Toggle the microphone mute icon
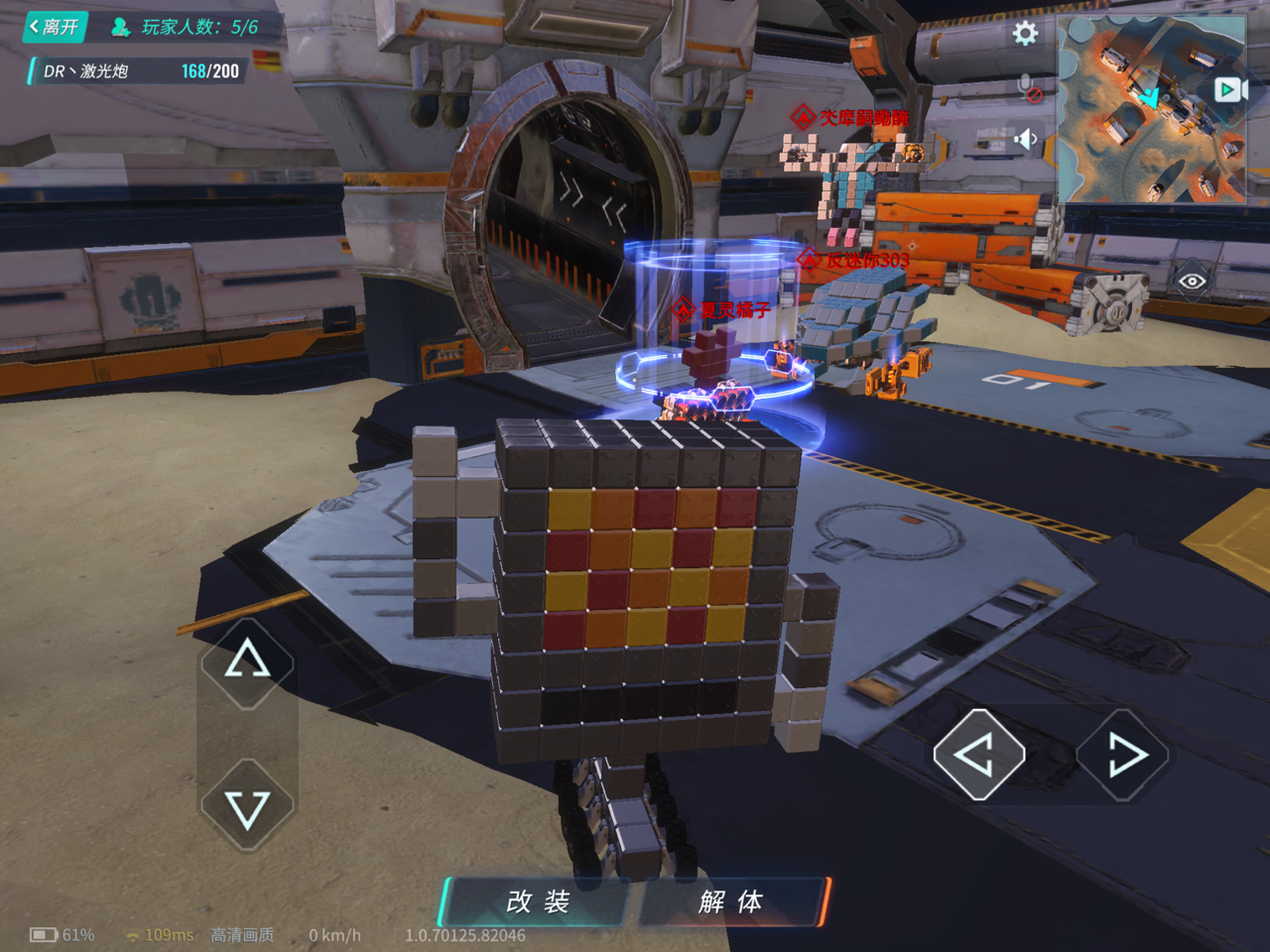This screenshot has height=952, width=1270. point(1028,88)
